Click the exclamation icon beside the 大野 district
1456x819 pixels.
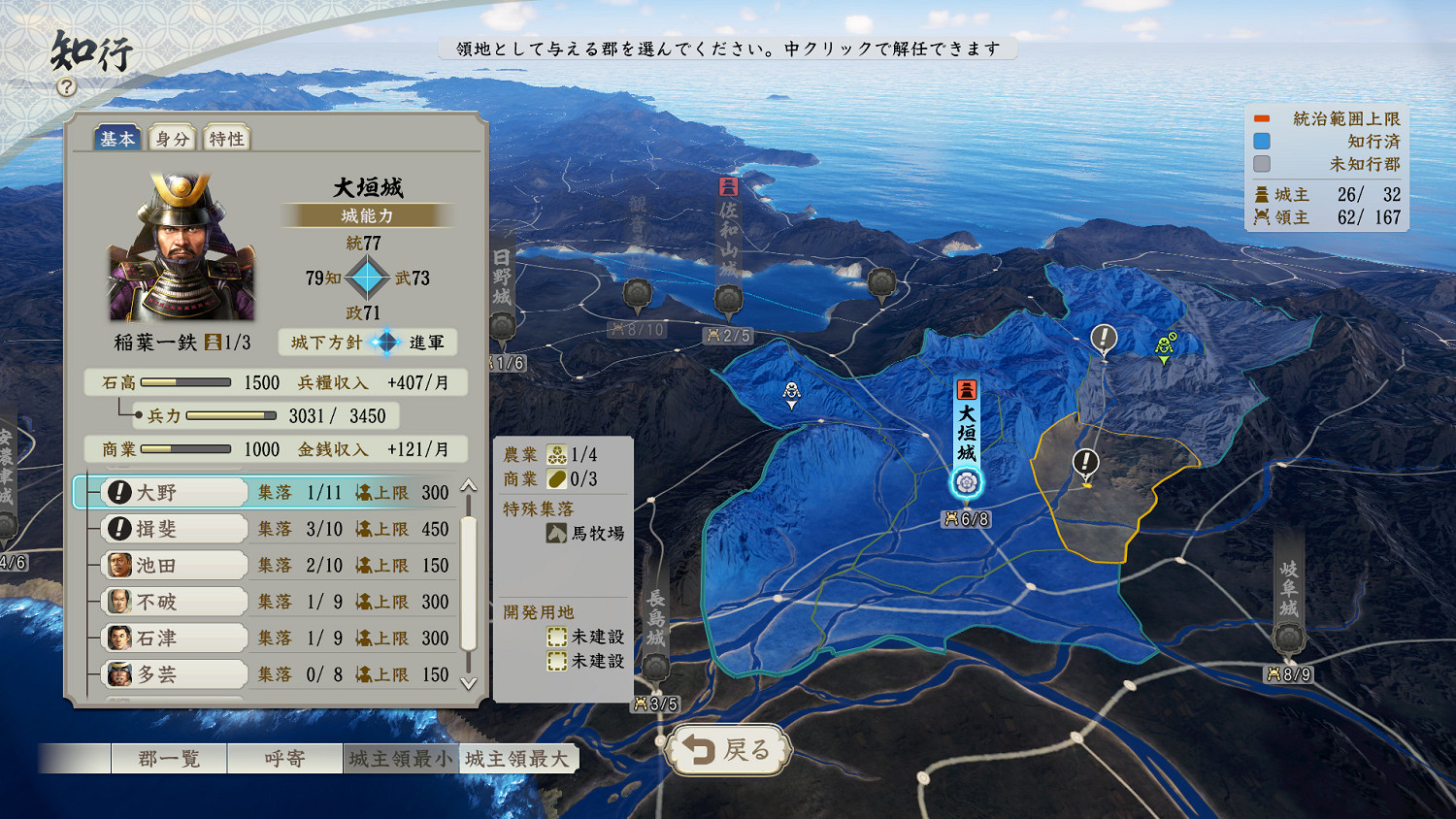[117, 492]
